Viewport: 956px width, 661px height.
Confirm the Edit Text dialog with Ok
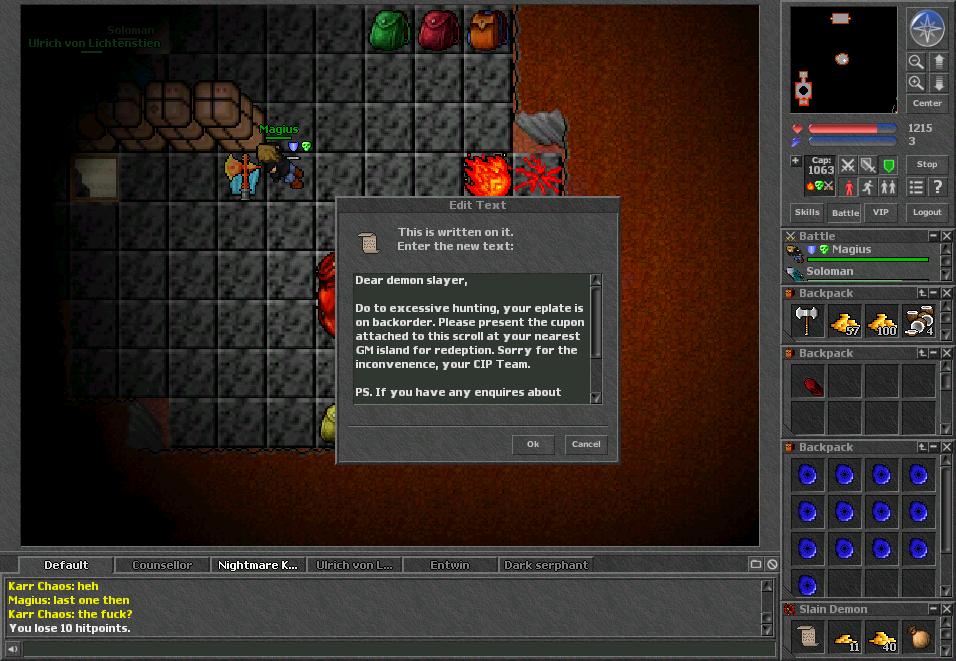533,445
